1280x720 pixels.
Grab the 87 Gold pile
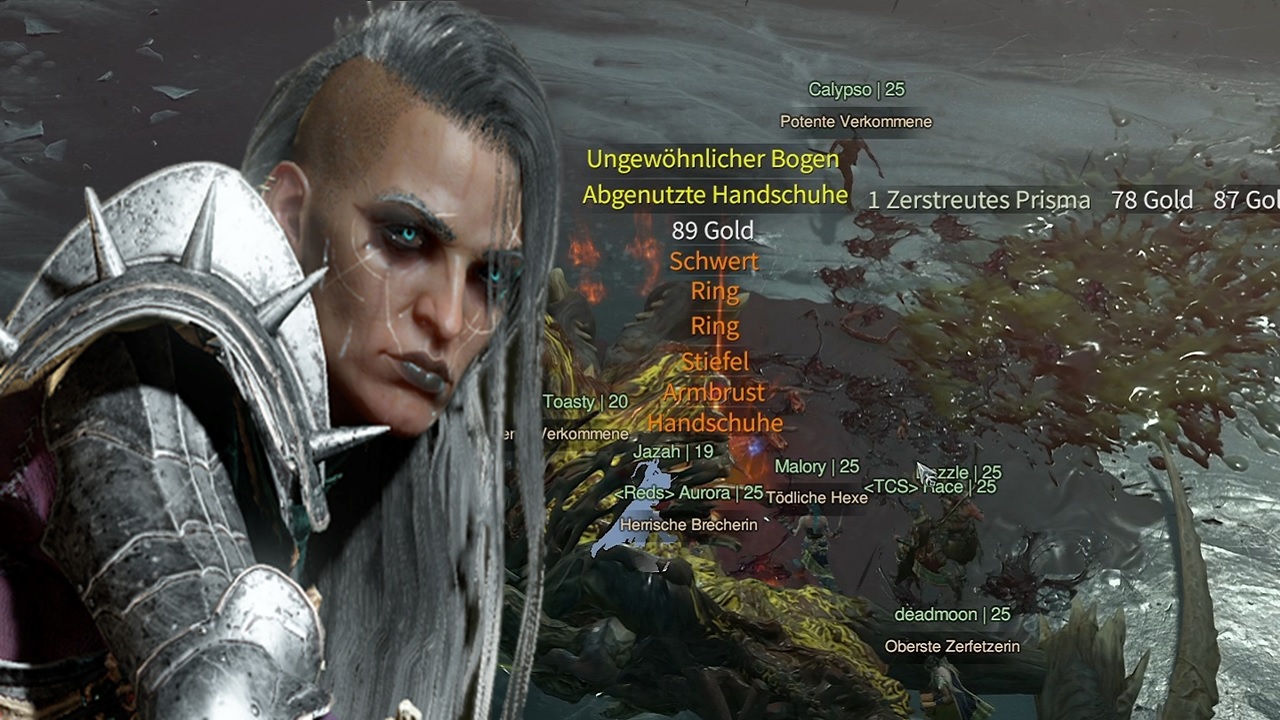[1249, 200]
